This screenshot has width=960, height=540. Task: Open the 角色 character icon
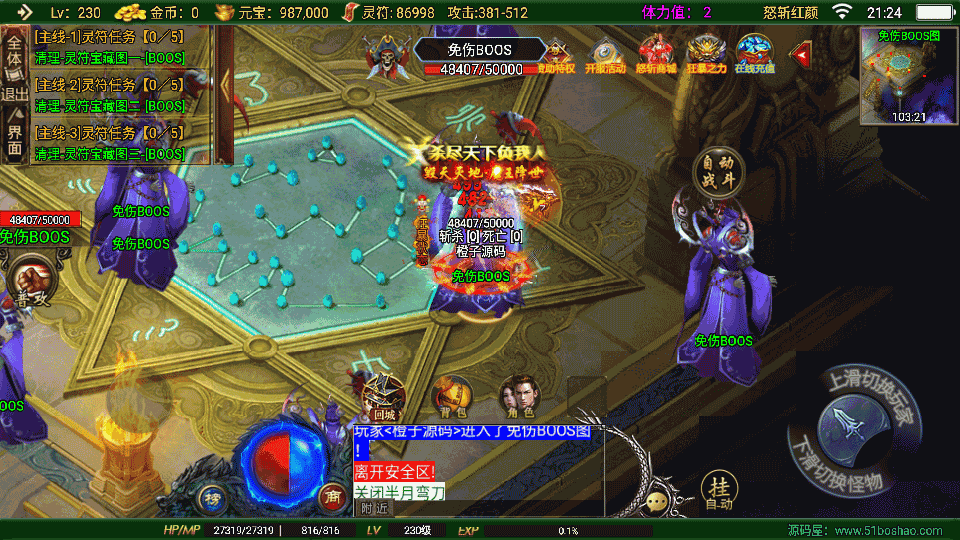click(517, 396)
